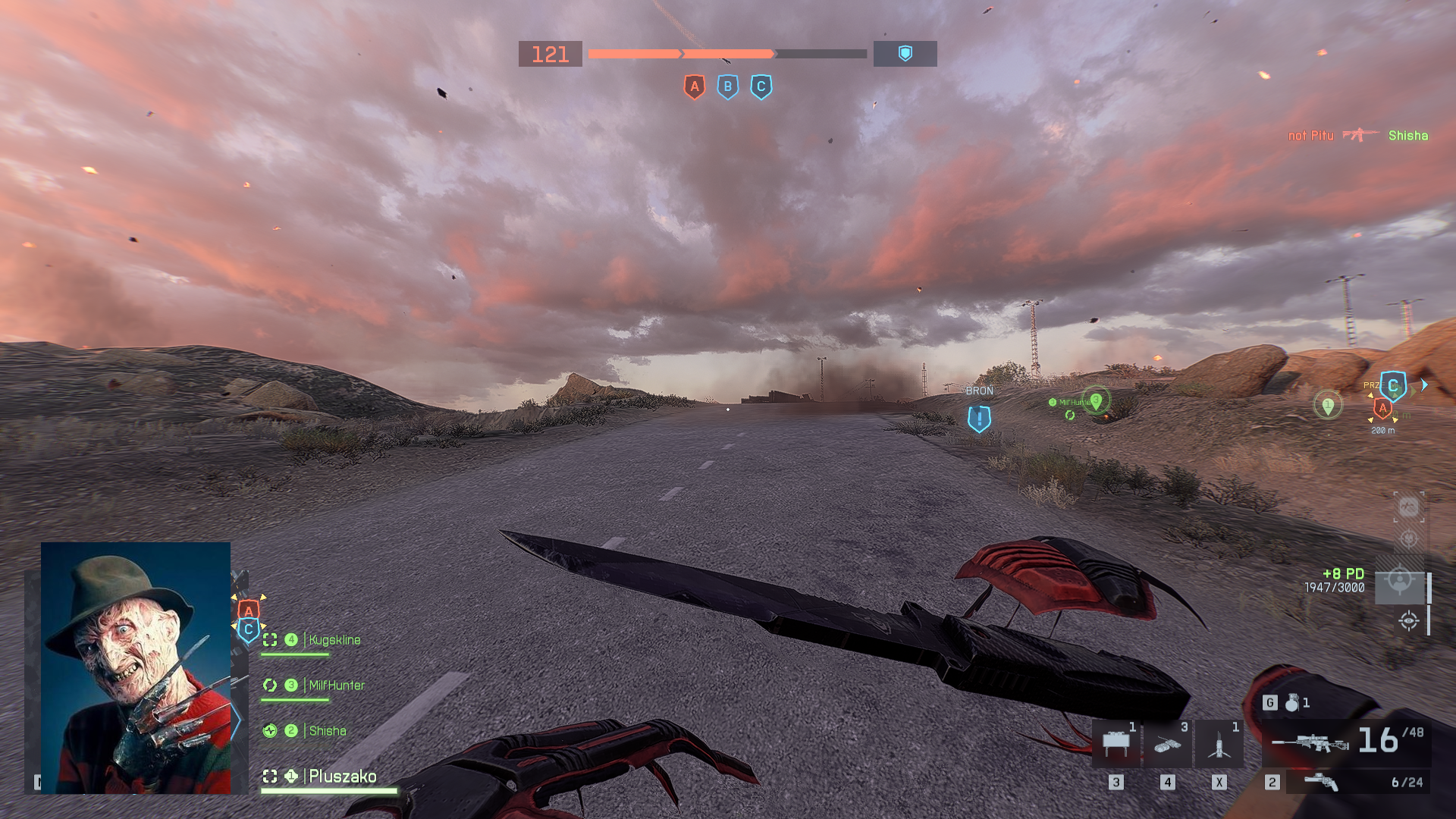
Task: Select your own squad entry Pluszako
Action: [342, 777]
